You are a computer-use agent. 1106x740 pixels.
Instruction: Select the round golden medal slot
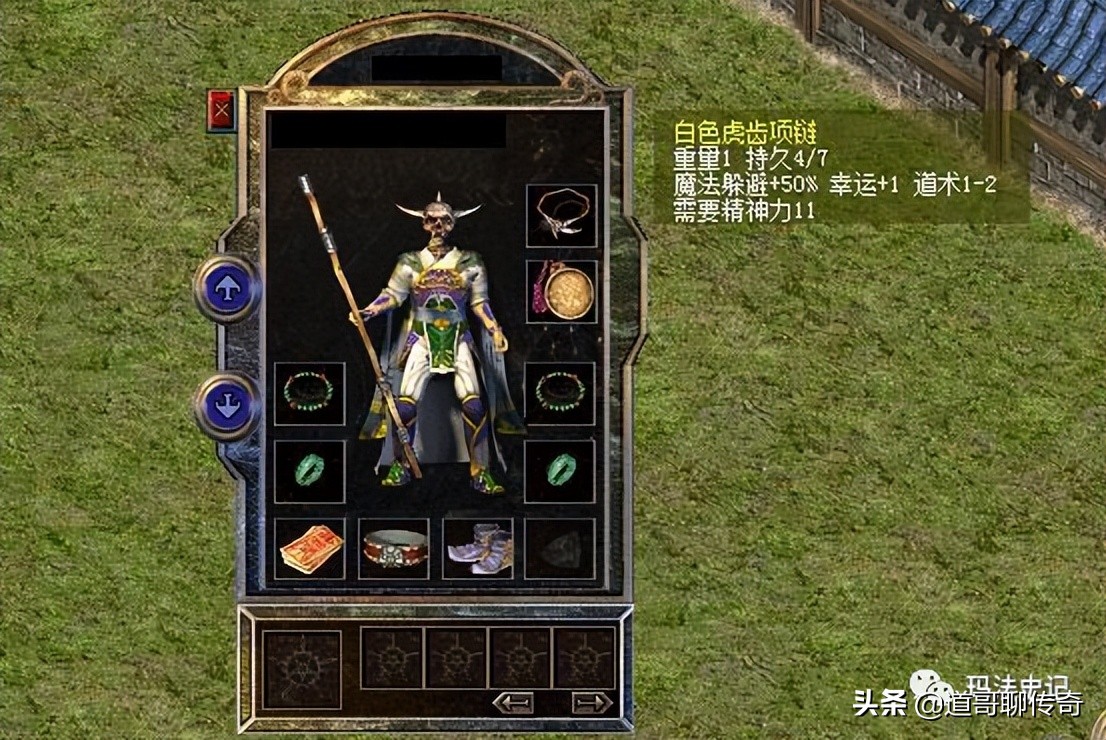(562, 292)
